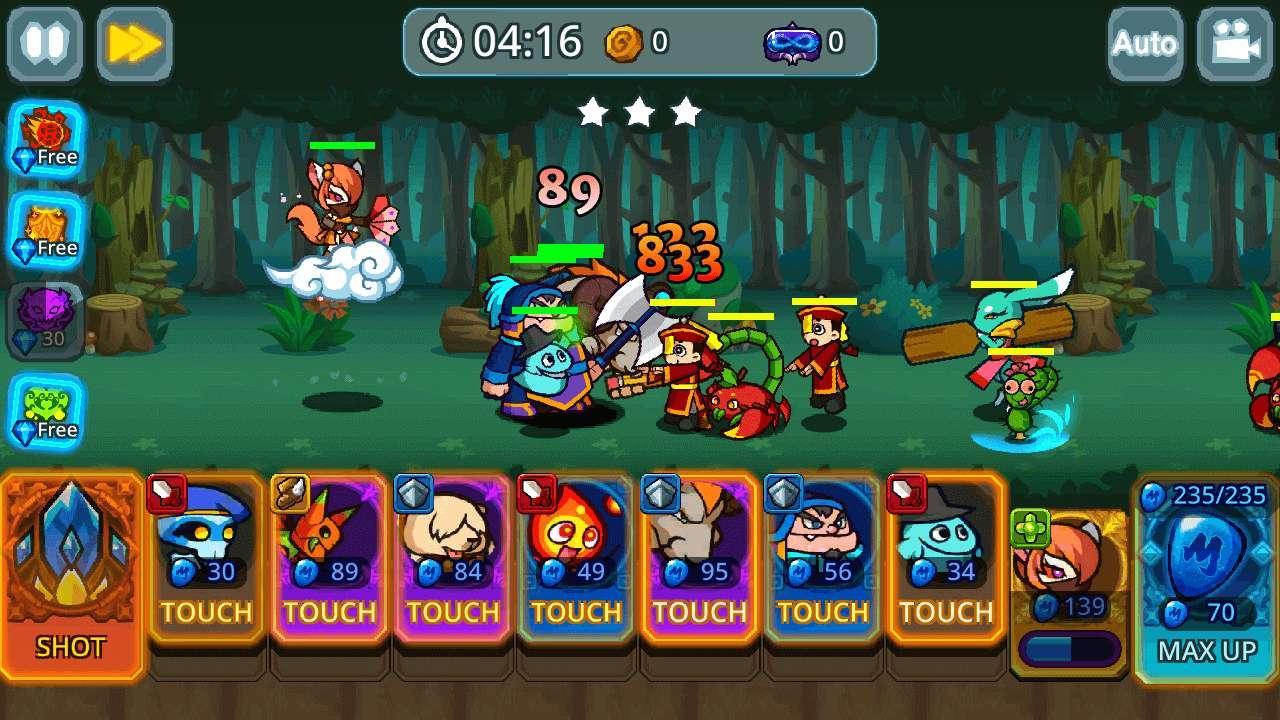Pause the battle
The width and height of the screenshot is (1280, 720).
45,44
